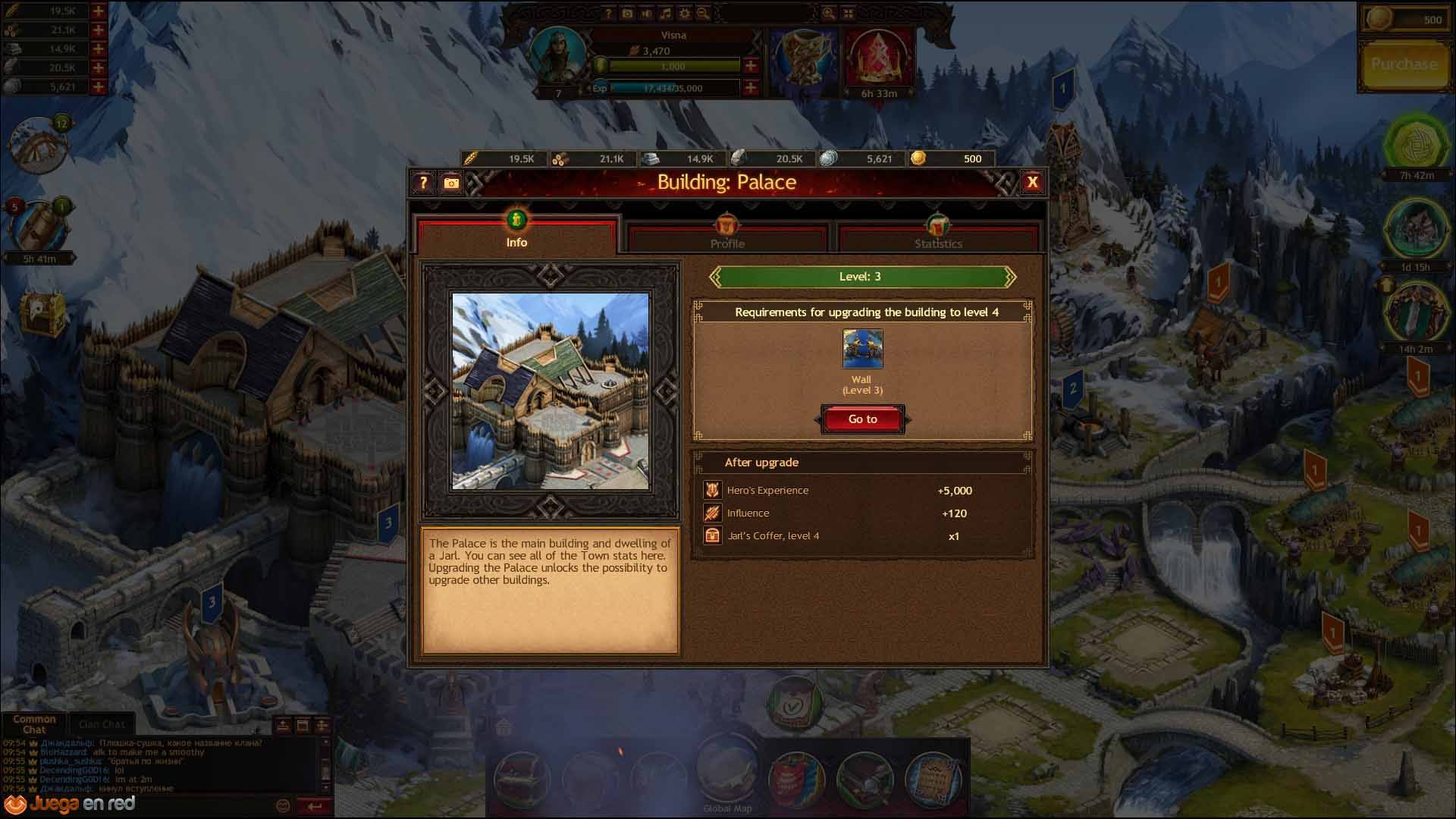Click the Go to button for Wall
The width and height of the screenshot is (1456, 819).
(x=862, y=419)
